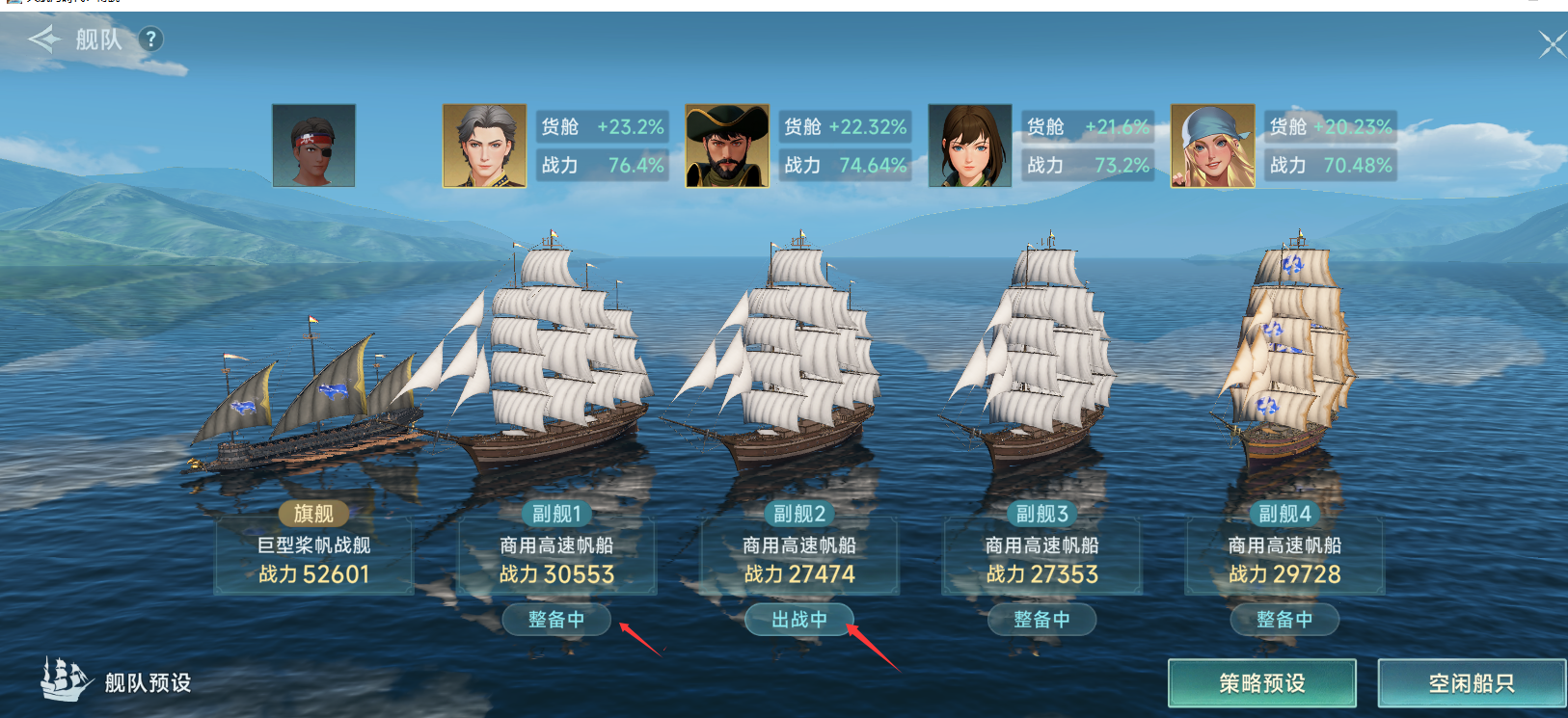This screenshot has height=718, width=1568.
Task: Click the 货舱 +23.2% cargo stat display
Action: point(602,125)
